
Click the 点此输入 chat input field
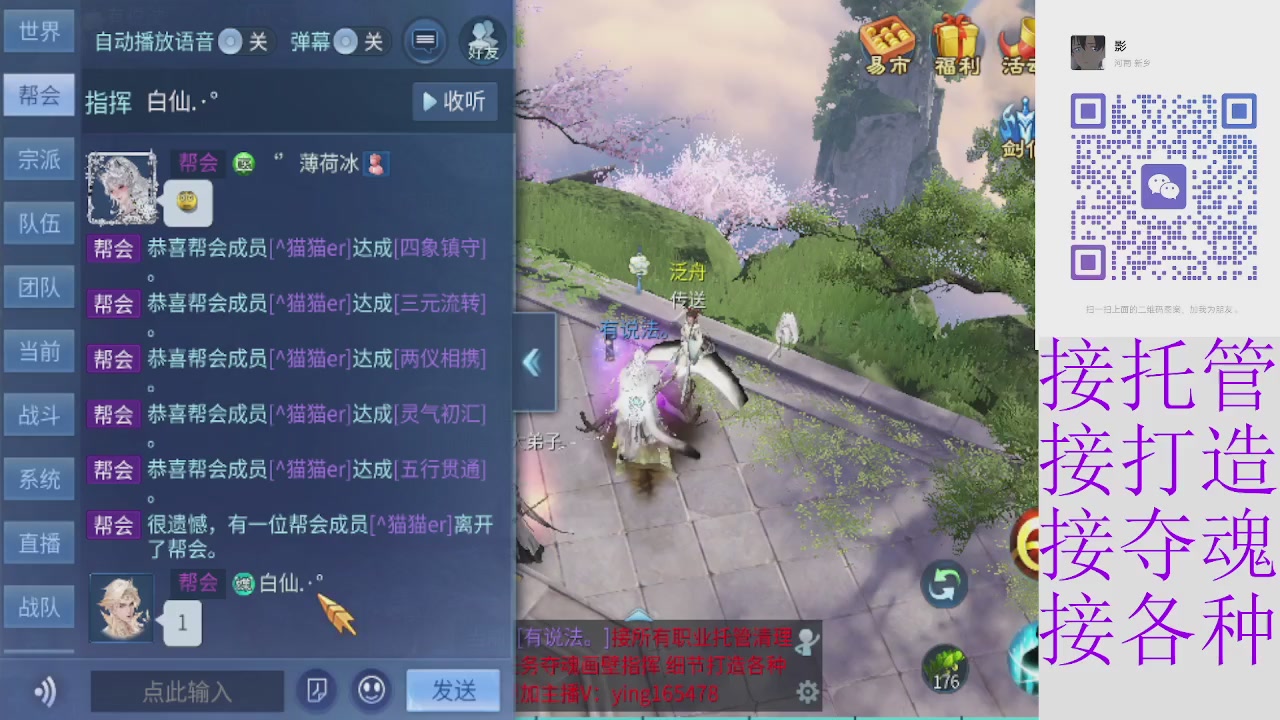[185, 692]
